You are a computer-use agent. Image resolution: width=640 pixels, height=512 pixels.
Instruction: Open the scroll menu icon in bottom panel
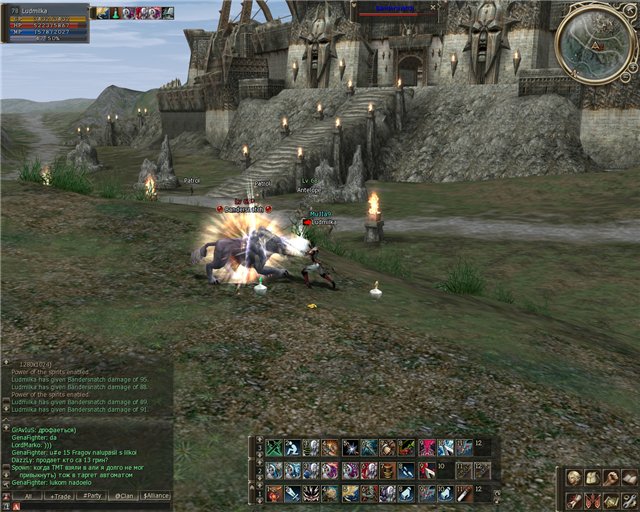[573, 500]
